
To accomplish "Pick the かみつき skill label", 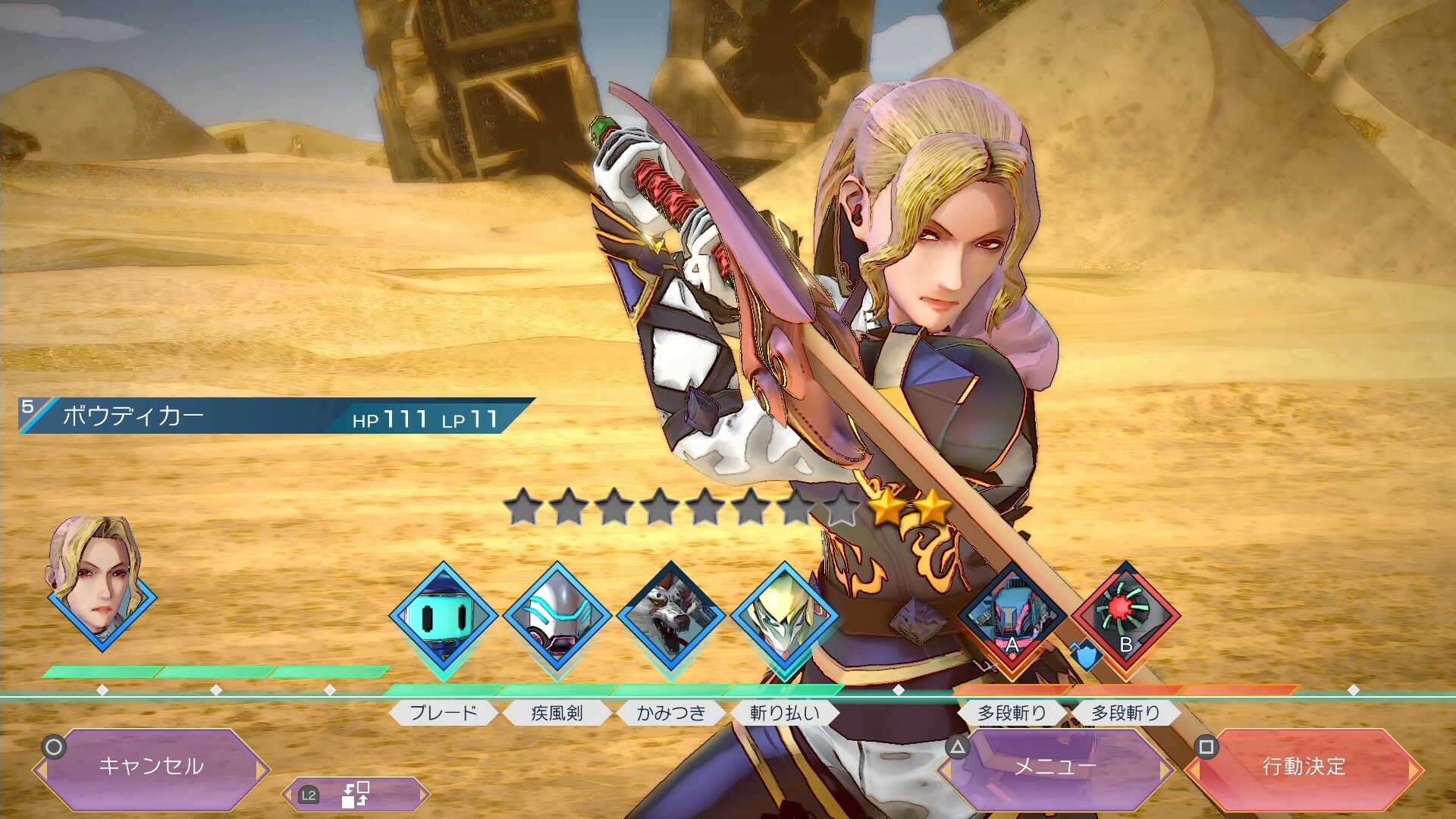I will tap(671, 713).
